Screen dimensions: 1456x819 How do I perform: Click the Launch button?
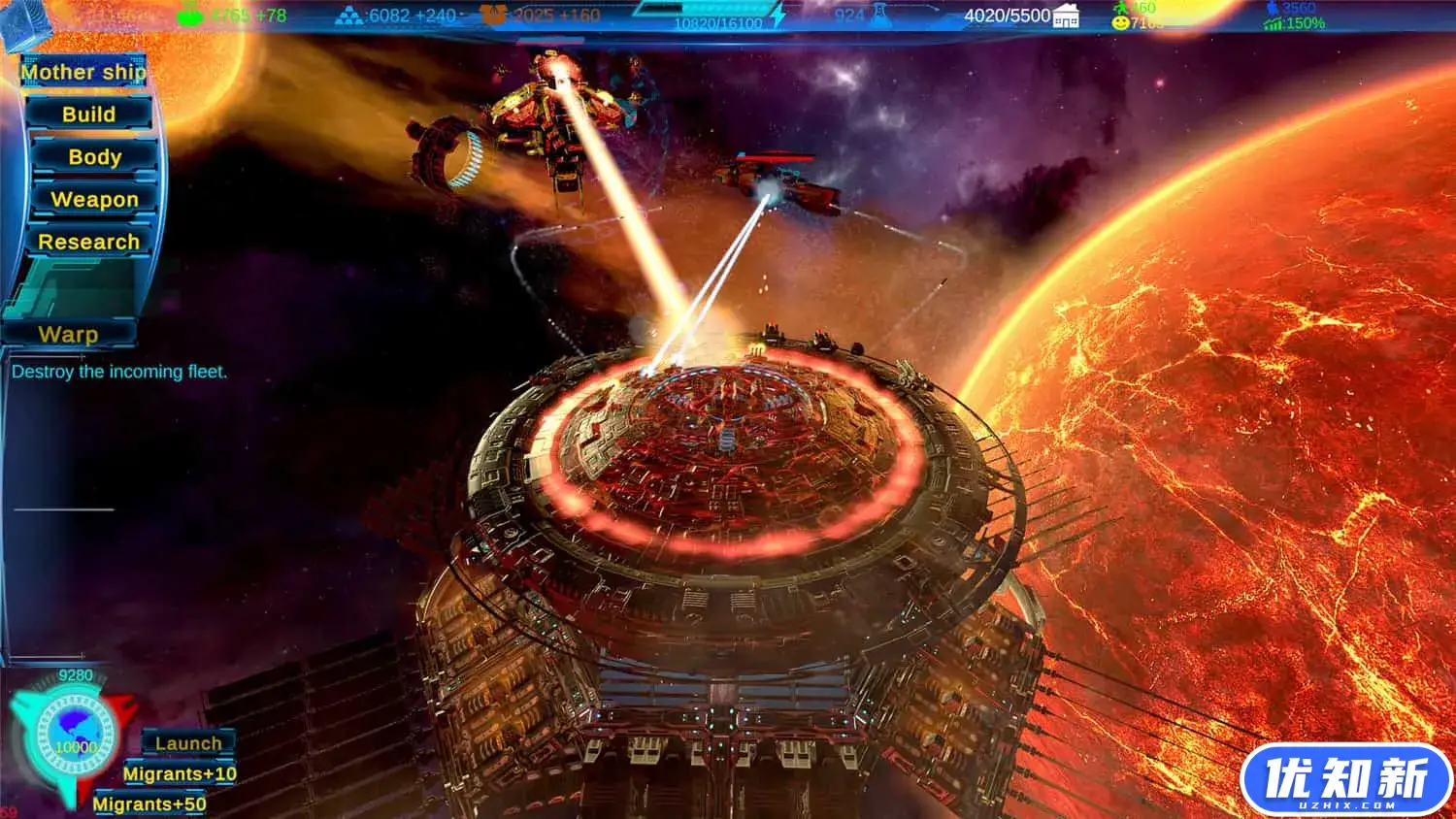[x=188, y=743]
